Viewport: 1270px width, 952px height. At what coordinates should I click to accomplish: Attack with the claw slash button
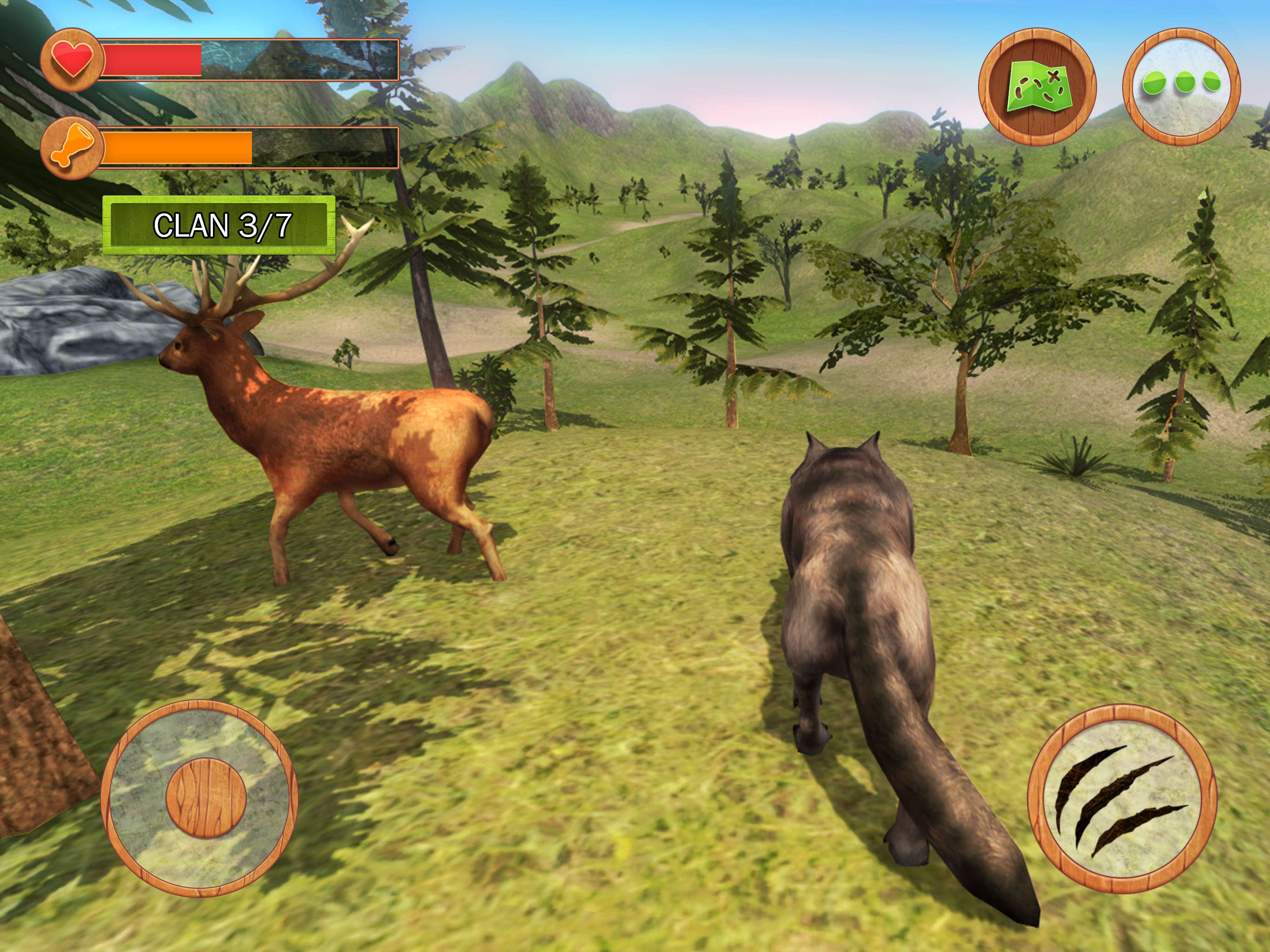[1121, 799]
